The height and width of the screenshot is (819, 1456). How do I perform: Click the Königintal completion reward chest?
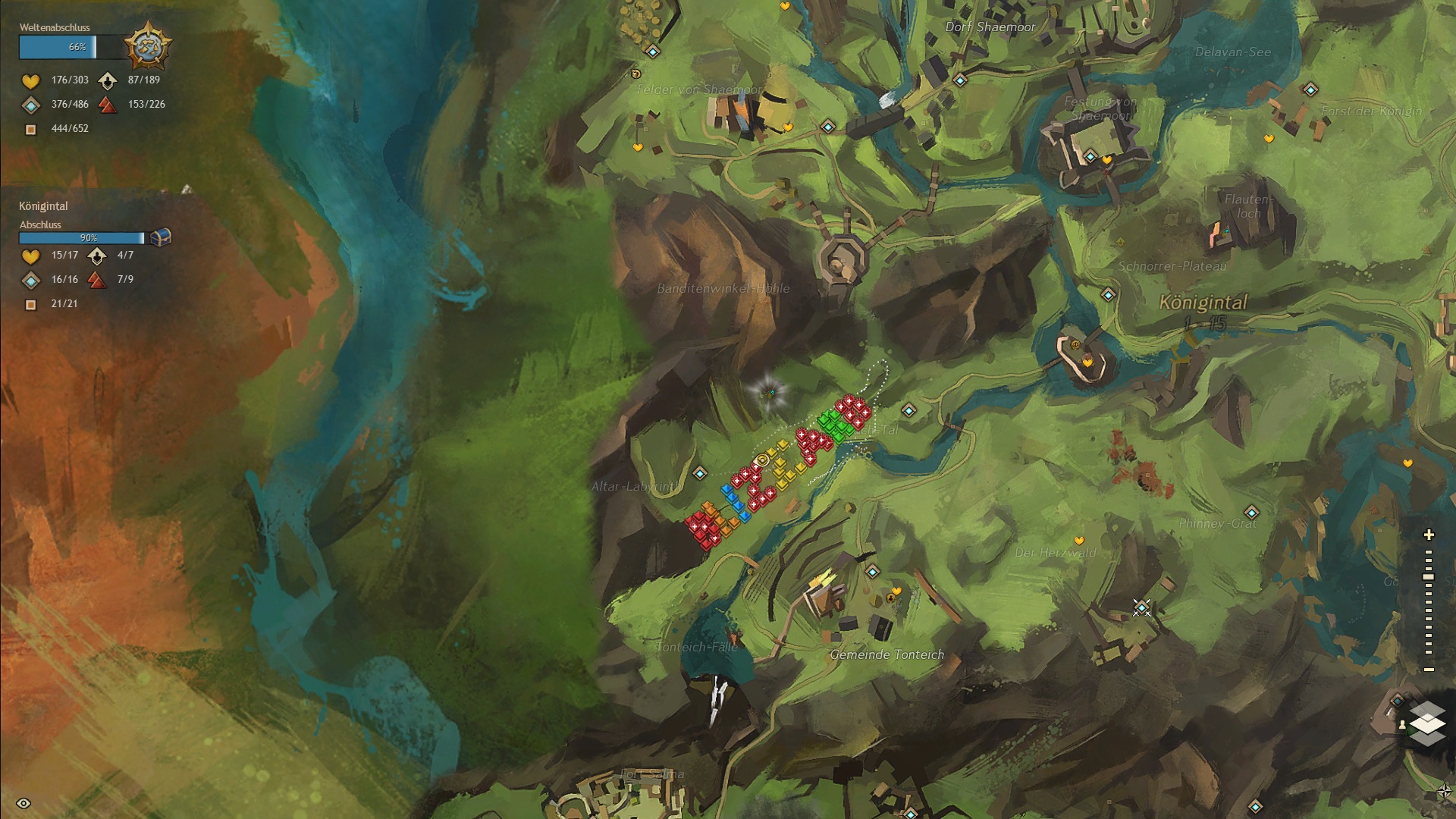160,237
